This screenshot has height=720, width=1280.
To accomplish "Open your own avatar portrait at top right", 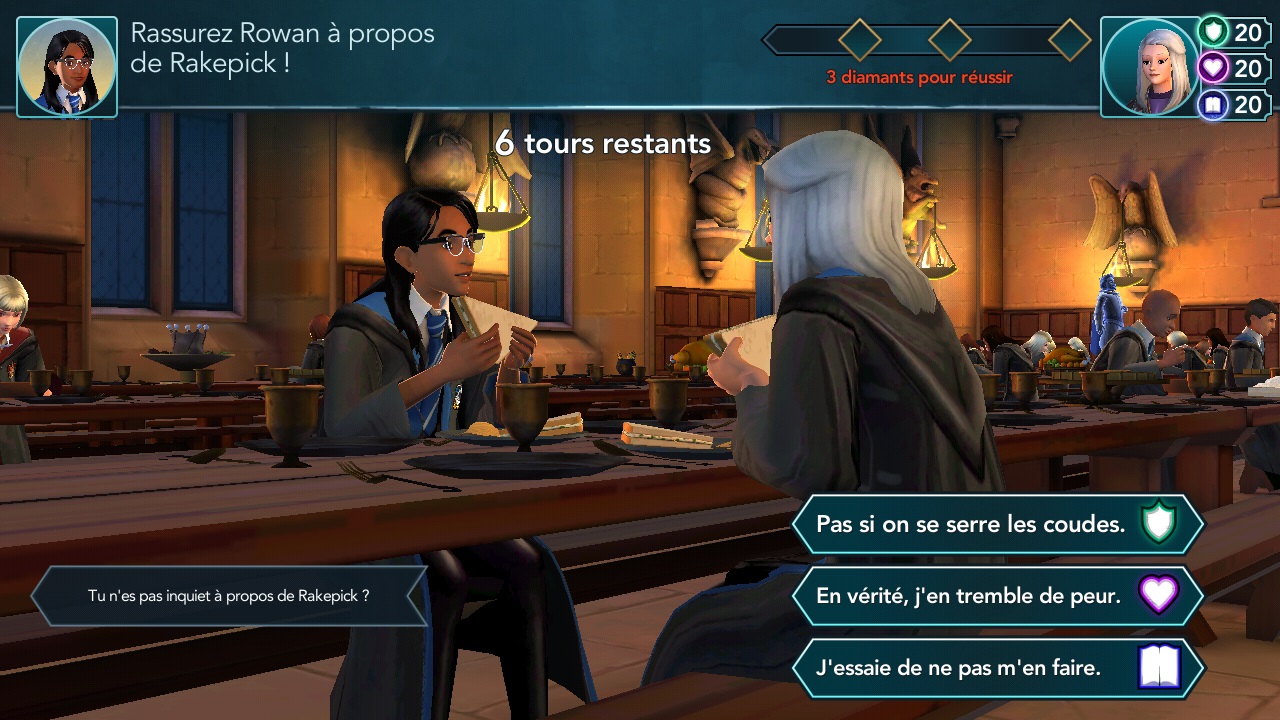I will [1146, 64].
